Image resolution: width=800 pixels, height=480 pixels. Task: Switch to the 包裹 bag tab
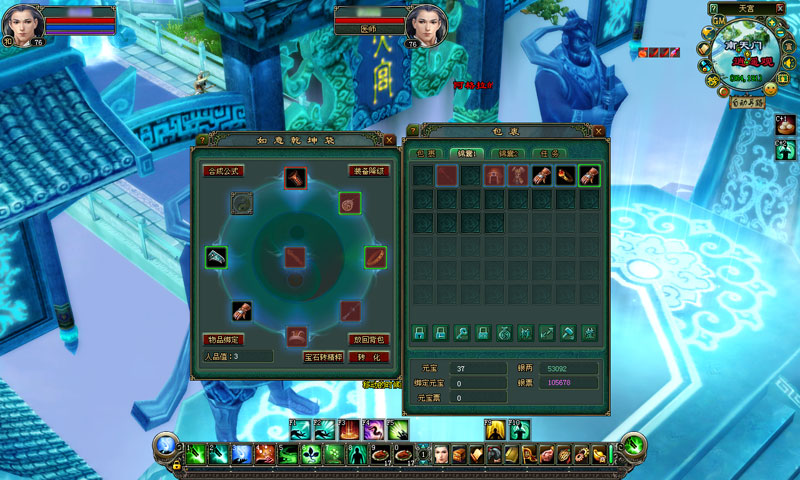click(x=427, y=153)
